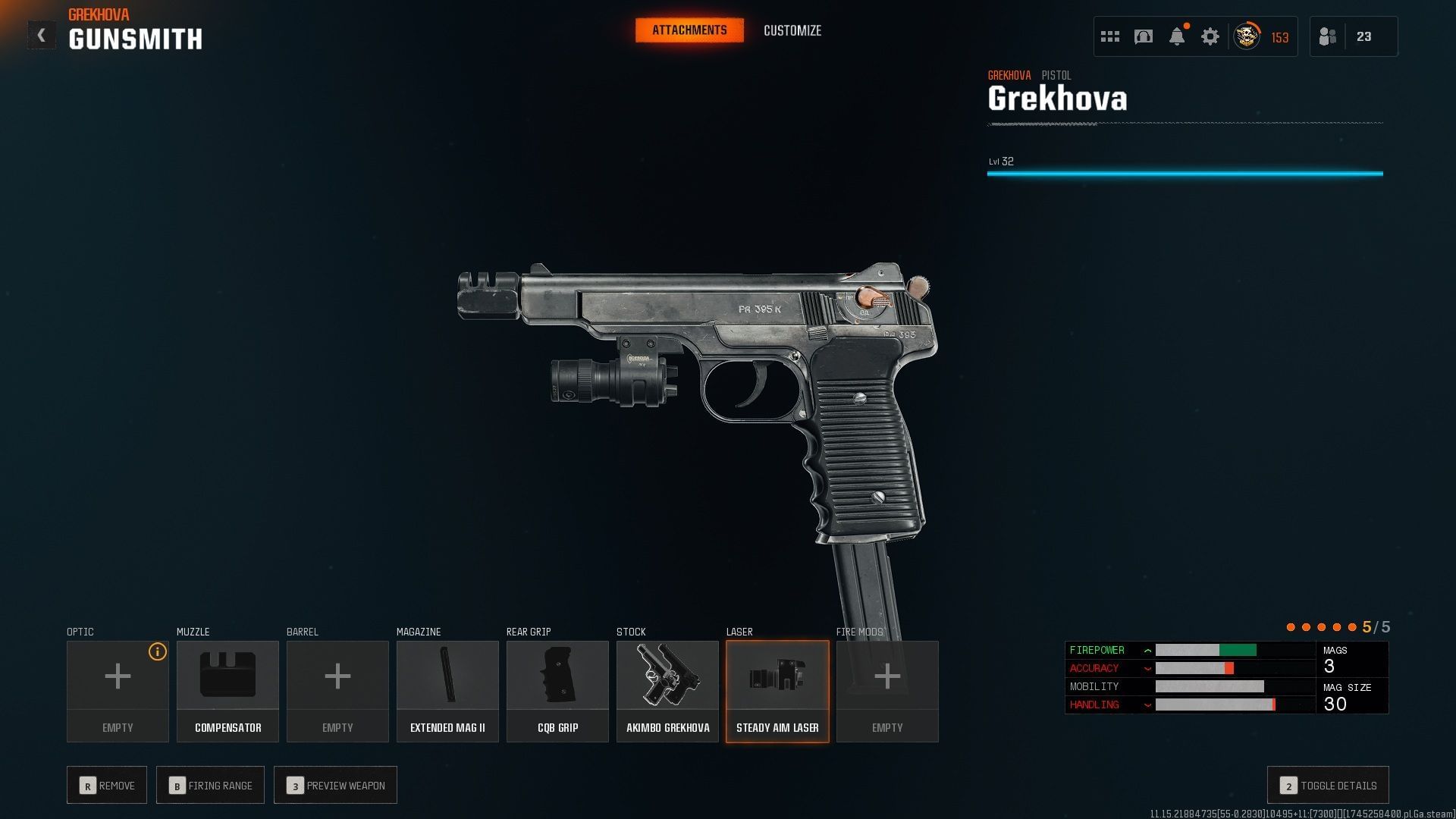Select the Attachments tab
The height and width of the screenshot is (819, 1456).
coord(689,30)
